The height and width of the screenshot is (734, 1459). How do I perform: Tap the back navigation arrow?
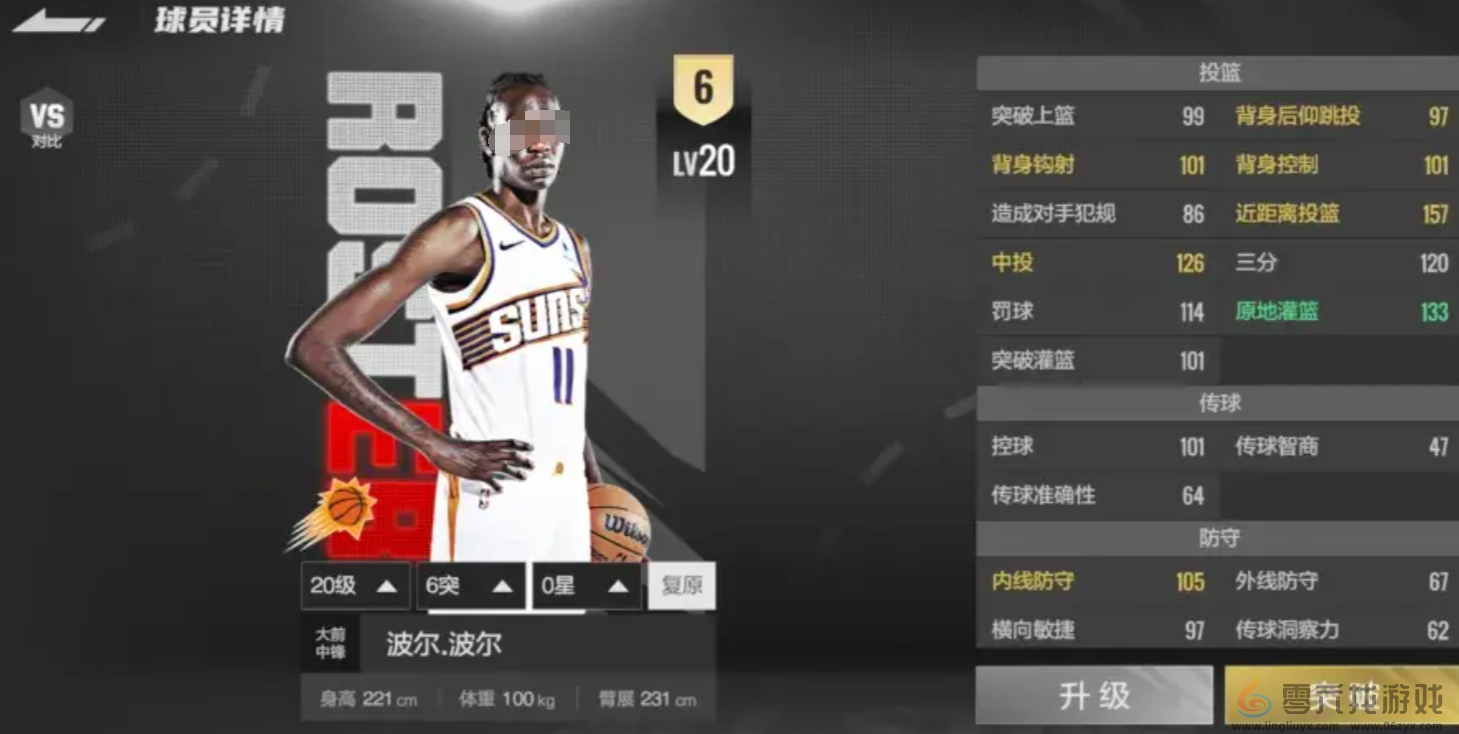(55, 19)
